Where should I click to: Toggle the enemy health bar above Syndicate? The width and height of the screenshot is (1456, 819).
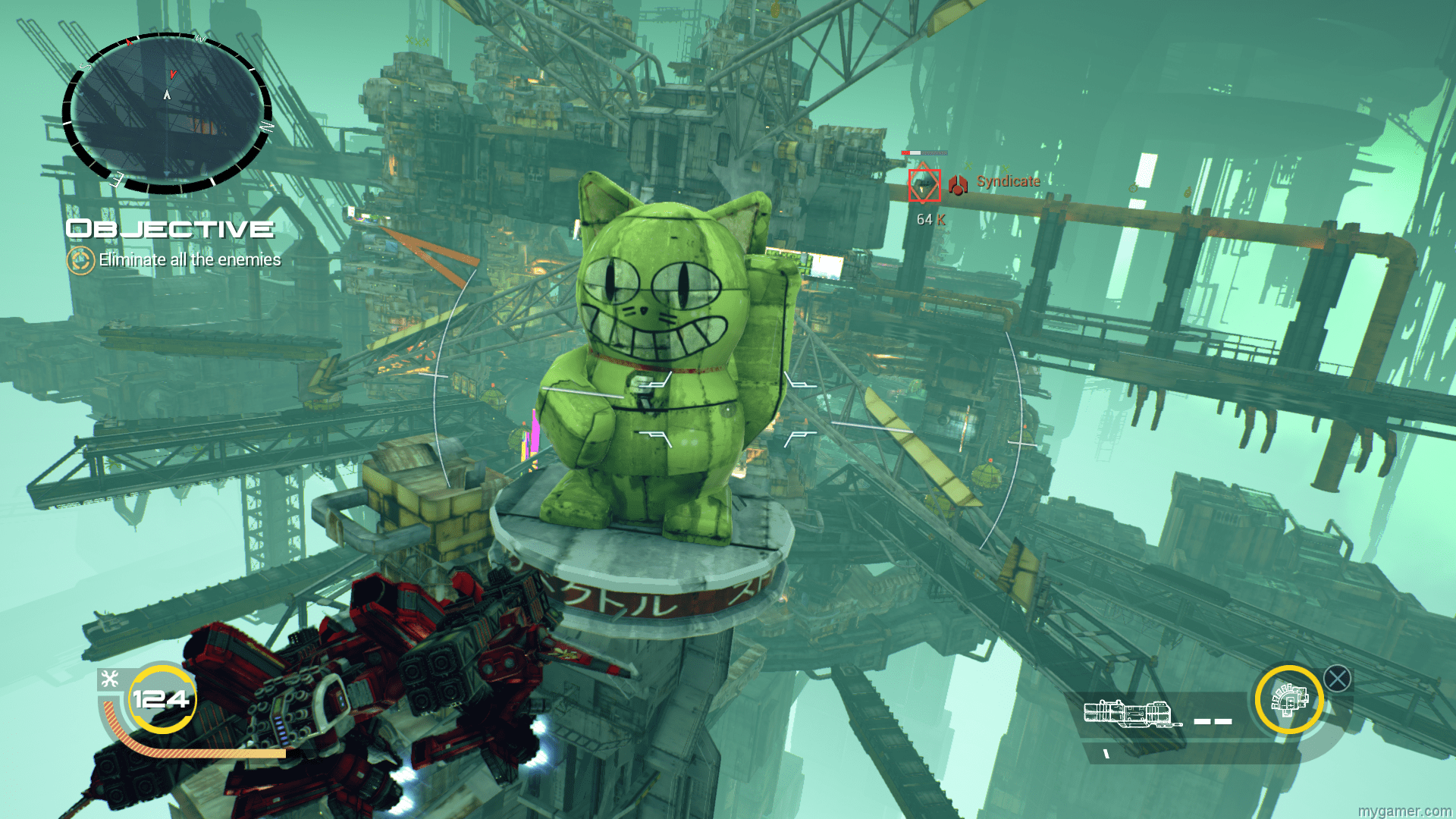pyautogui.click(x=924, y=152)
